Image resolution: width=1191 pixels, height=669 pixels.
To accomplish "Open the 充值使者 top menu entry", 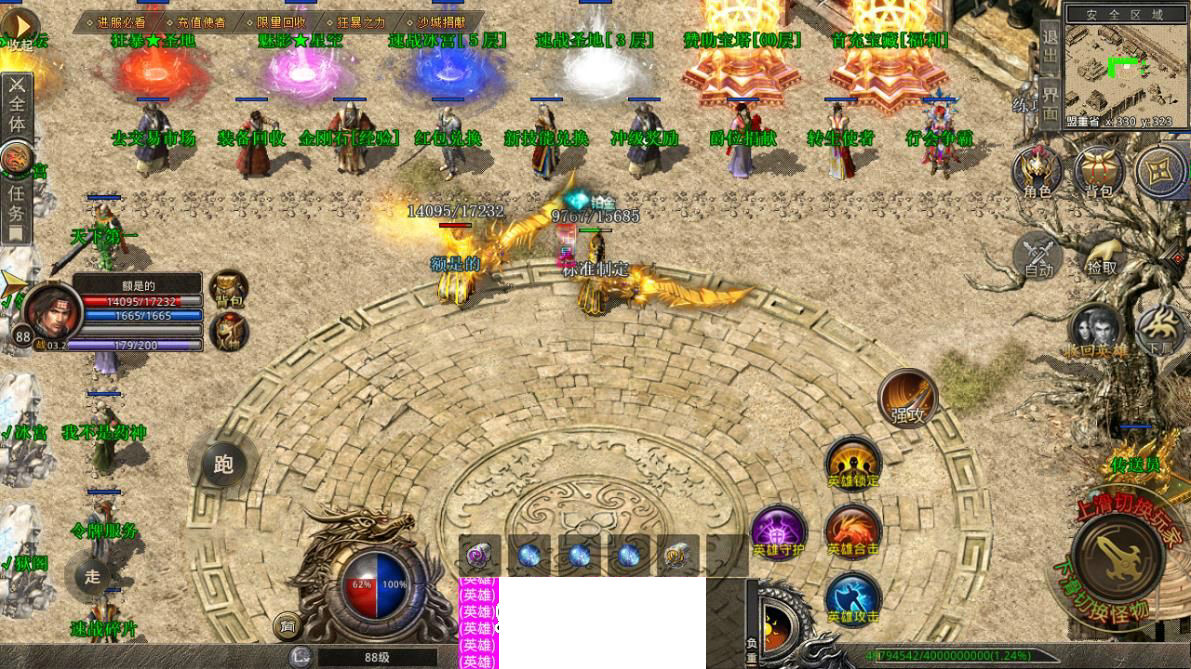I will coord(201,21).
